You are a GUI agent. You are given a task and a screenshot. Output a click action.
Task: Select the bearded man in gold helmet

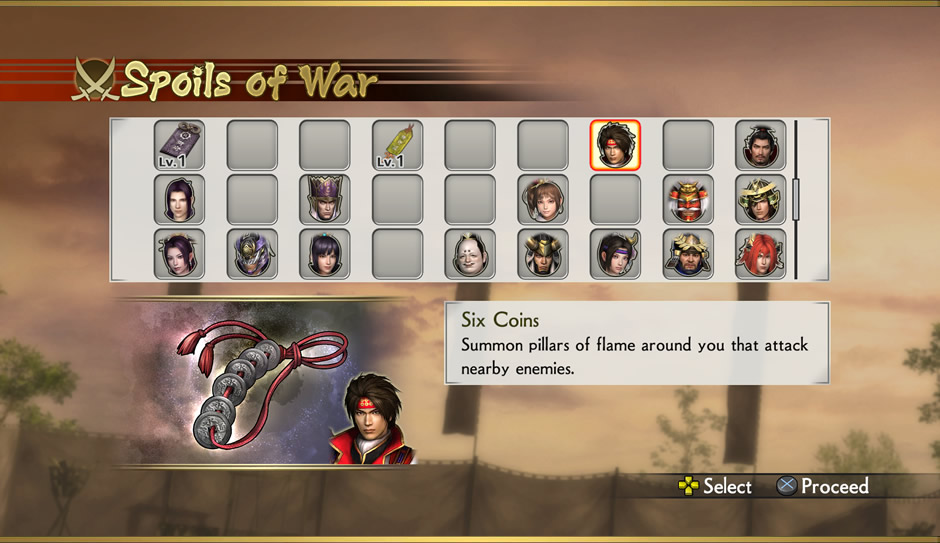(688, 254)
